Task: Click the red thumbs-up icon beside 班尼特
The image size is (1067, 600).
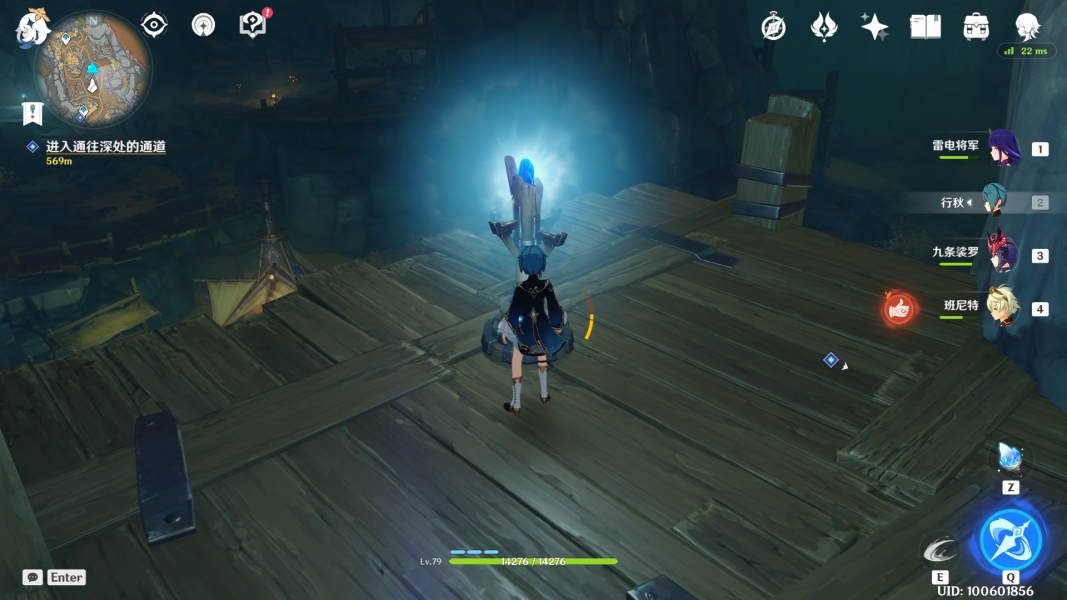Action: point(899,310)
